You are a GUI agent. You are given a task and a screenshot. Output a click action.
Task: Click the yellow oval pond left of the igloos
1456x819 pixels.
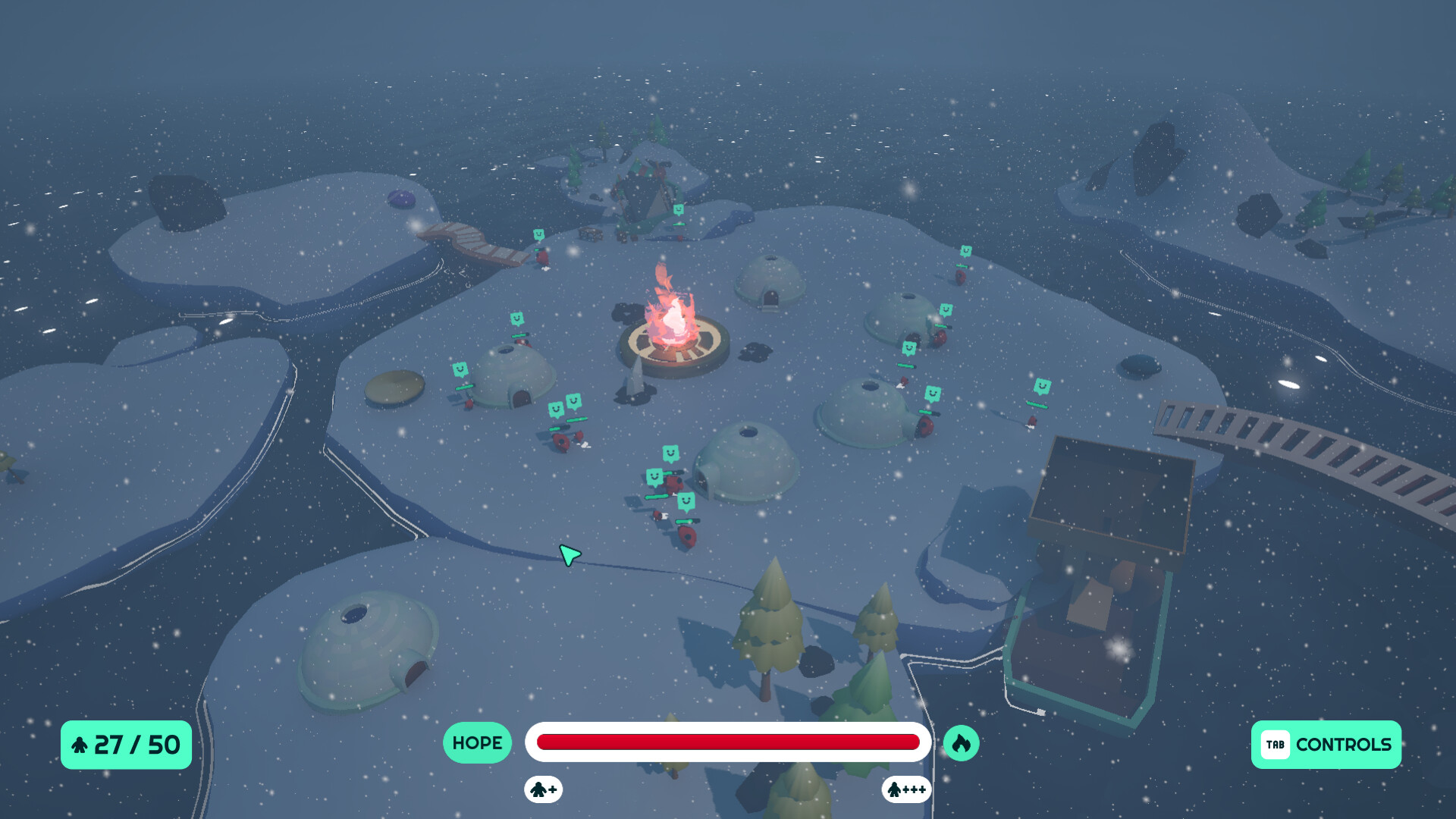coord(396,388)
